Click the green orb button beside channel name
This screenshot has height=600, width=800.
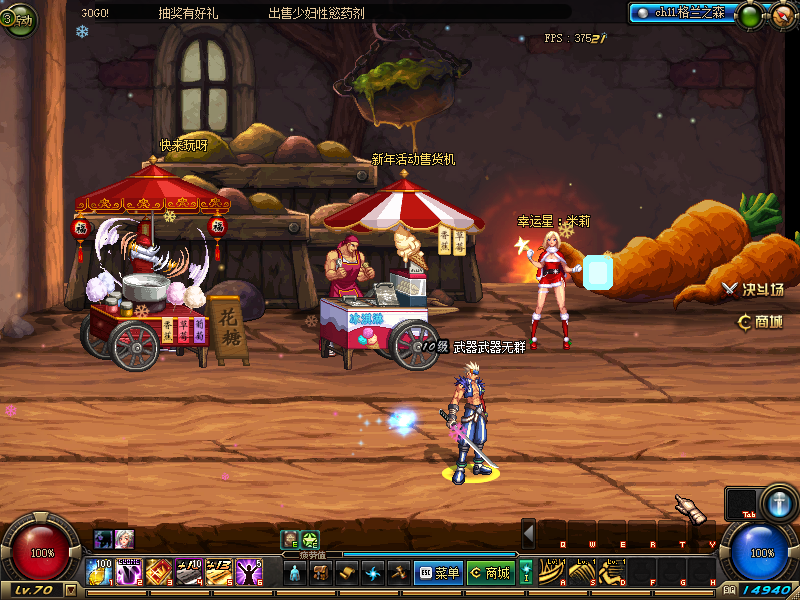click(x=748, y=15)
